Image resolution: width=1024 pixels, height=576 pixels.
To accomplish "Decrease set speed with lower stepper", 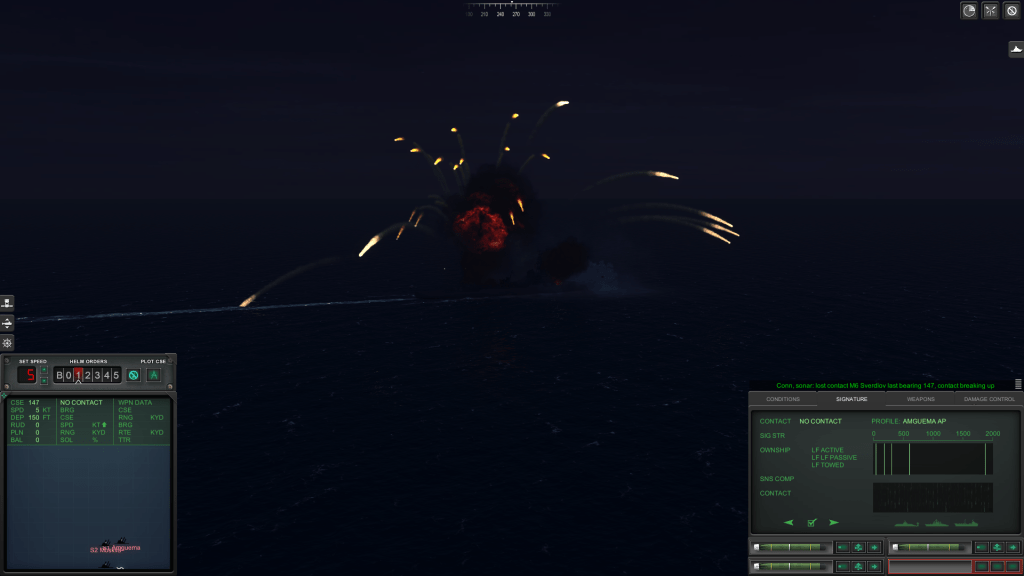I will click(44, 380).
